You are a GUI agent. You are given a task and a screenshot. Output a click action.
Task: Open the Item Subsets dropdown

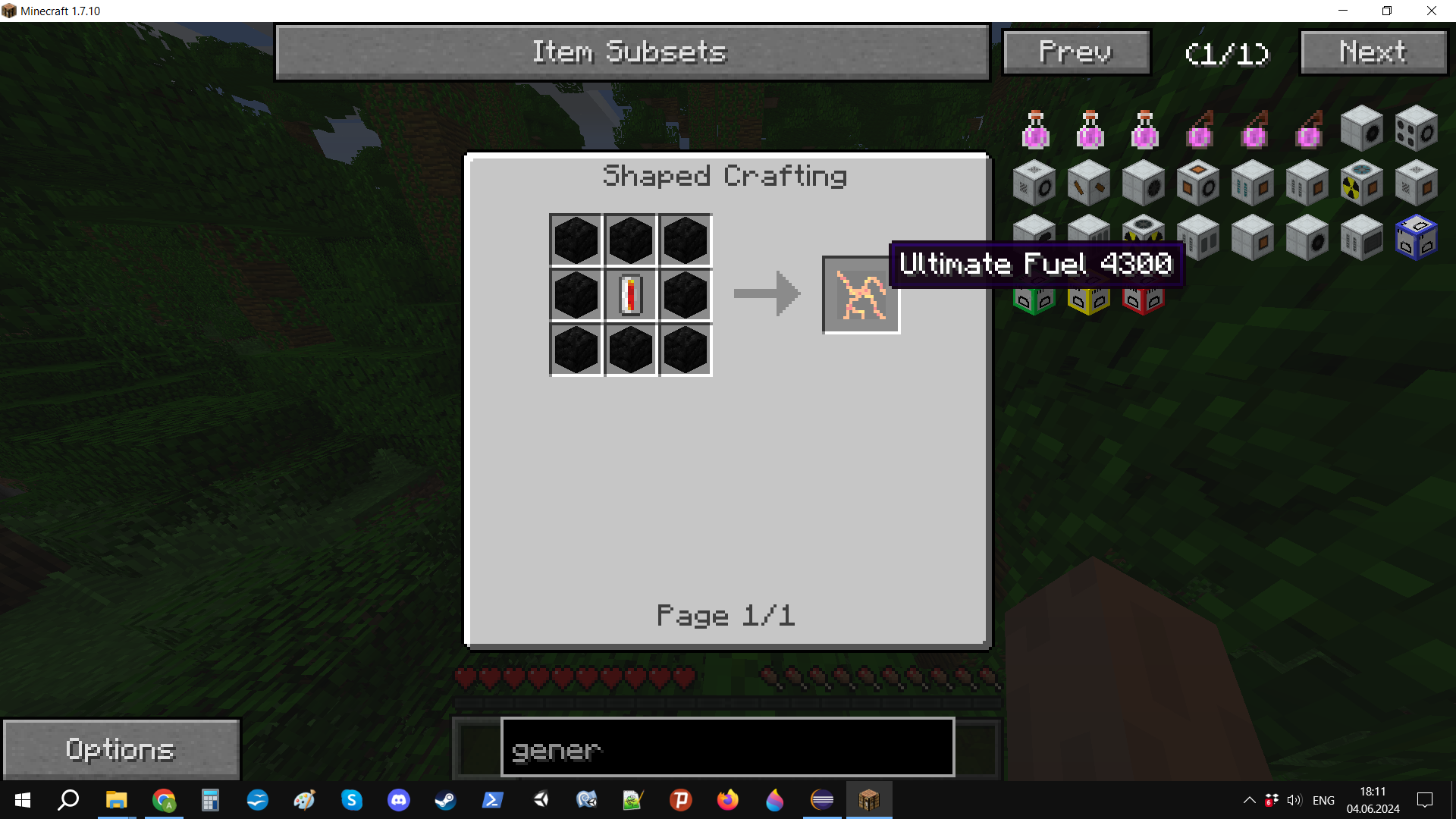click(632, 52)
